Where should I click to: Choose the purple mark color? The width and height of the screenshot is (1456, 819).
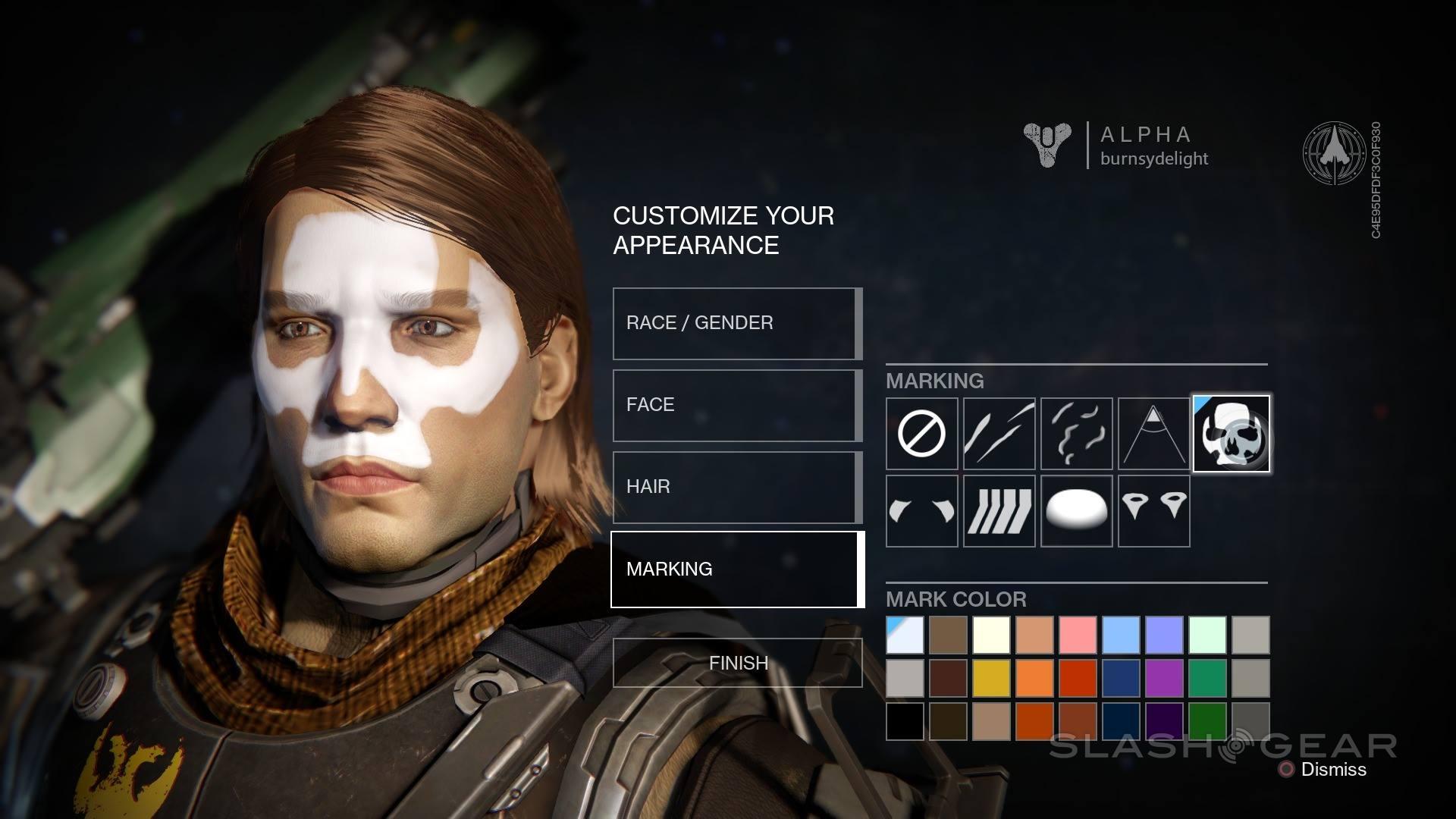click(x=1164, y=678)
